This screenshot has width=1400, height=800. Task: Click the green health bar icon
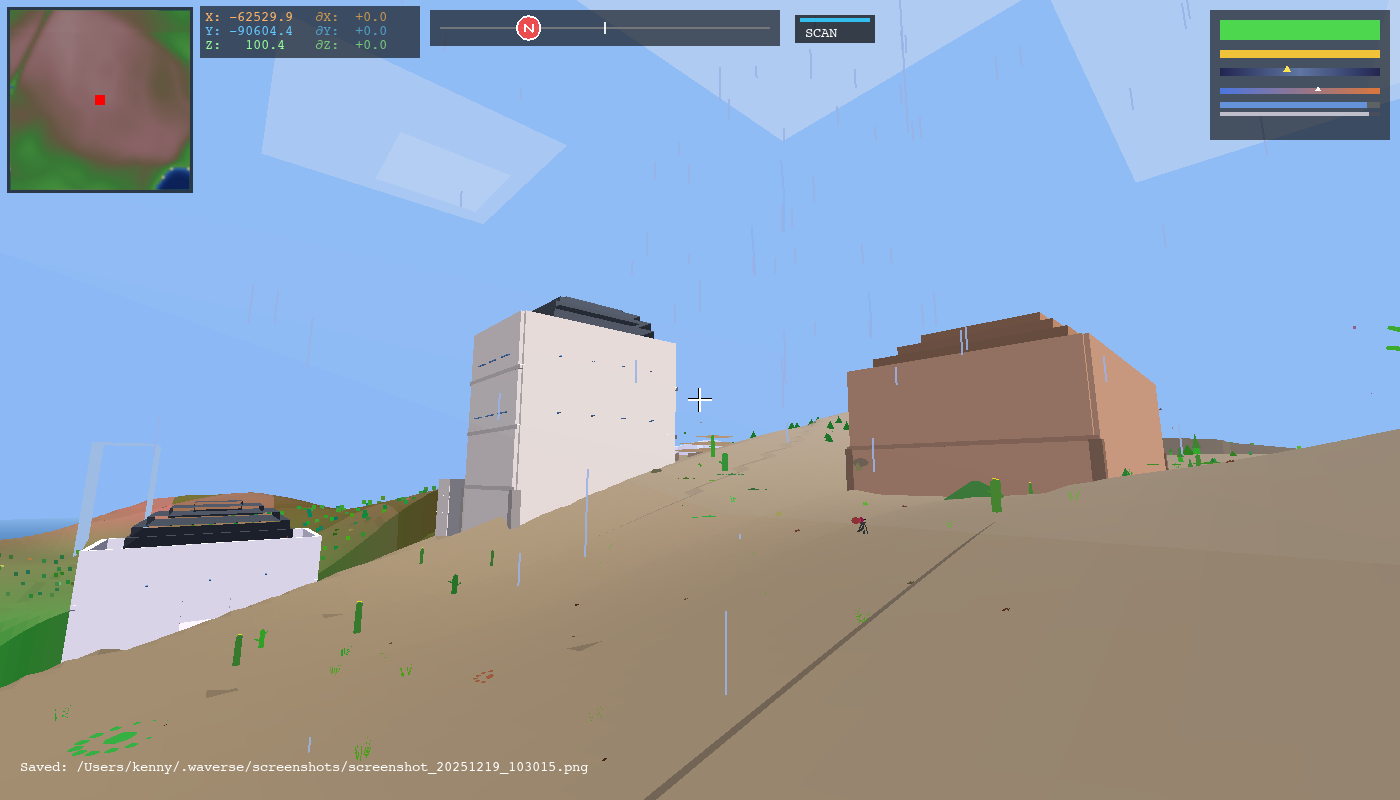click(1298, 31)
